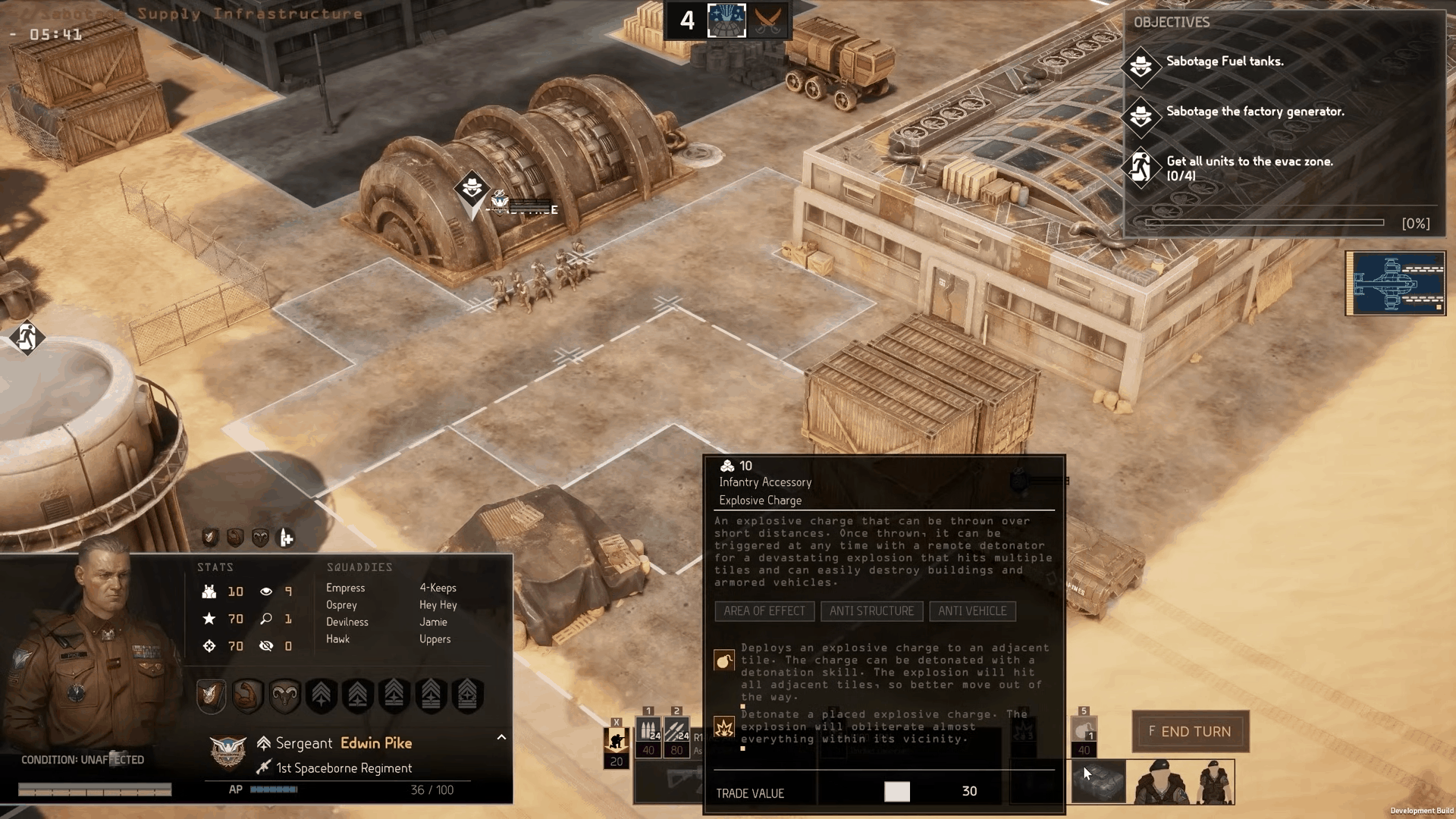Select the winged flag perk badge
Viewport: 1456px width, 819px height.
coord(212,695)
